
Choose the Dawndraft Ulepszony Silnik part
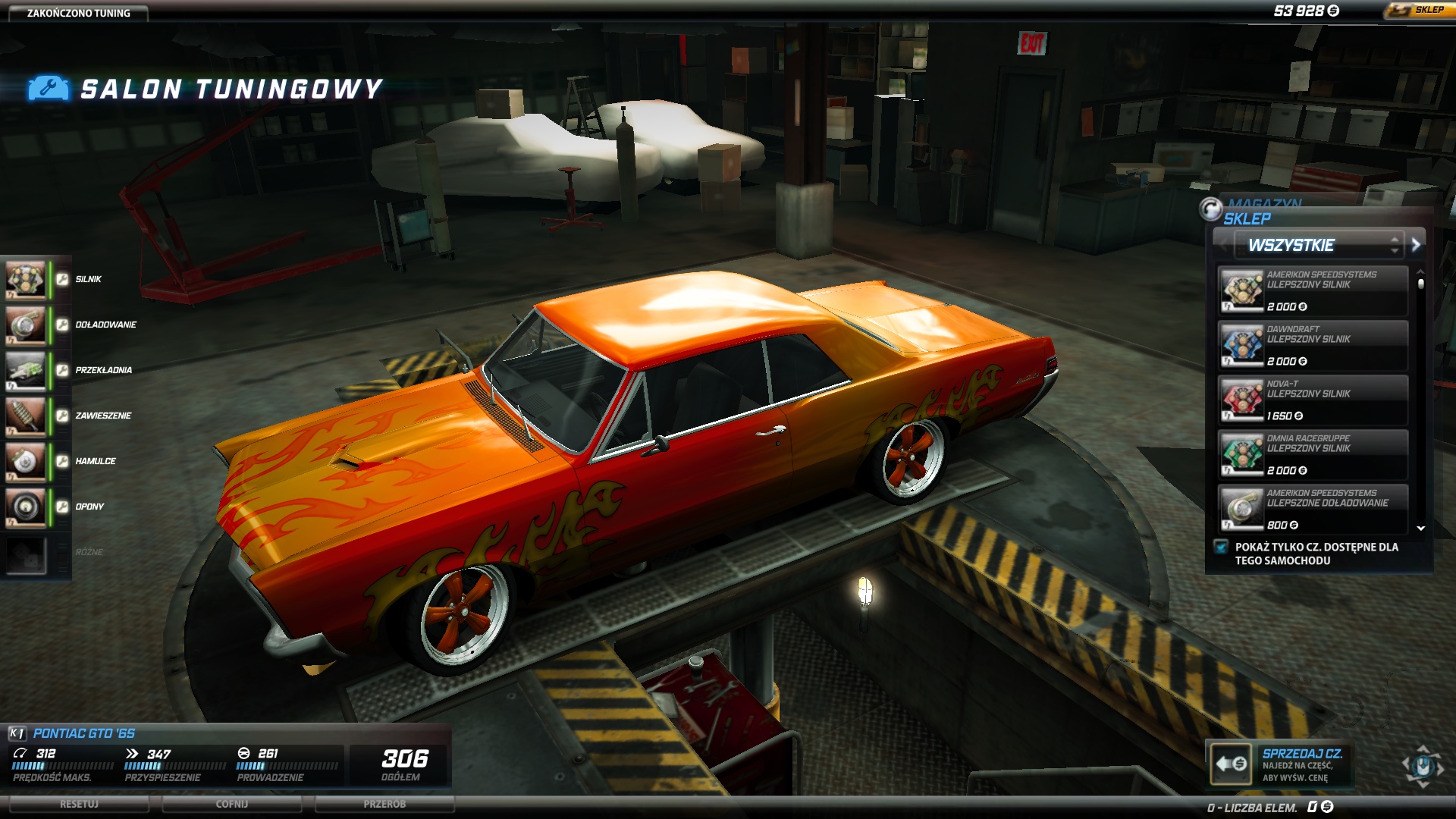point(1313,346)
